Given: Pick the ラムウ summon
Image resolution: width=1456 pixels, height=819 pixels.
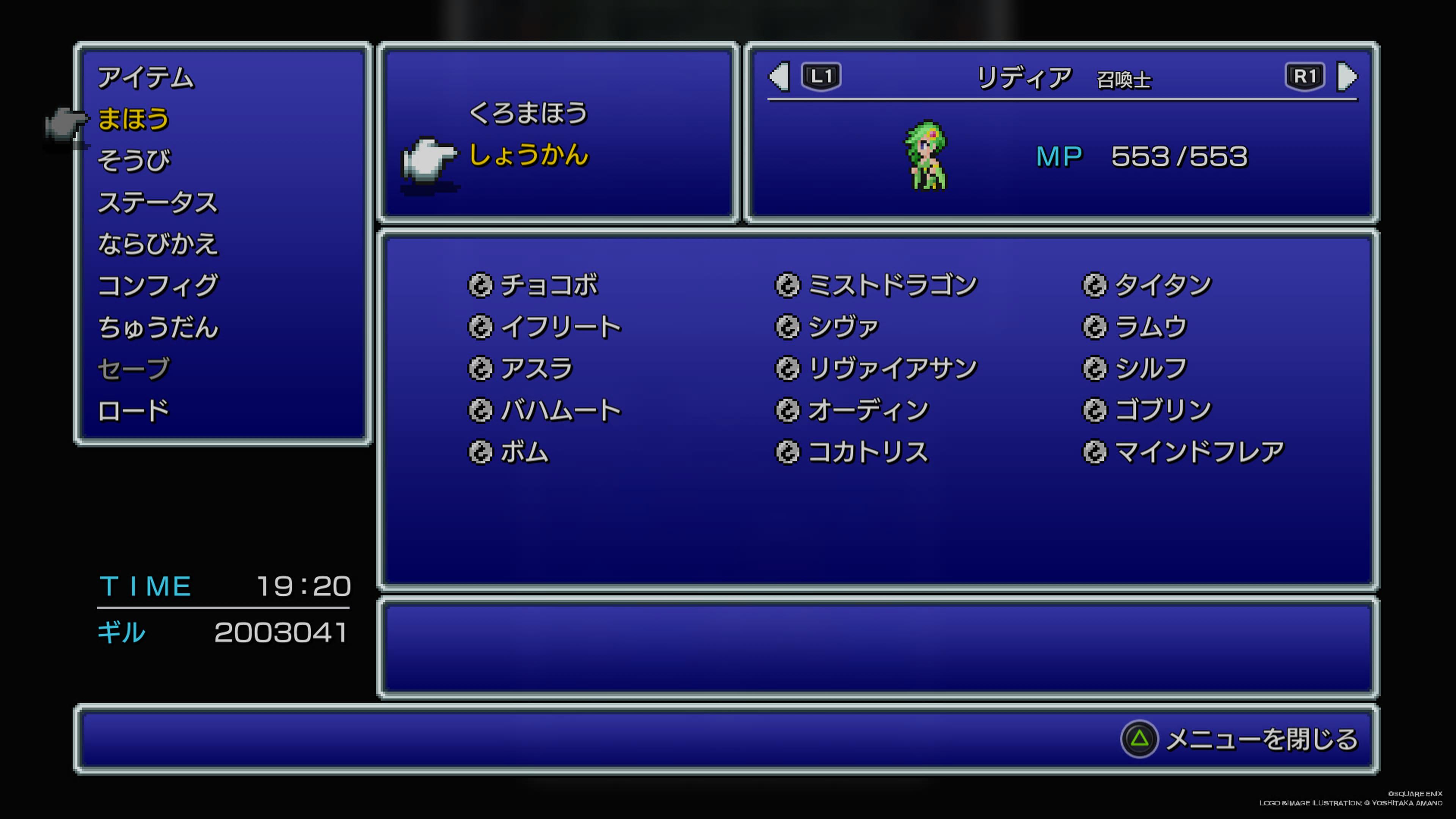Looking at the screenshot, I should [1150, 327].
